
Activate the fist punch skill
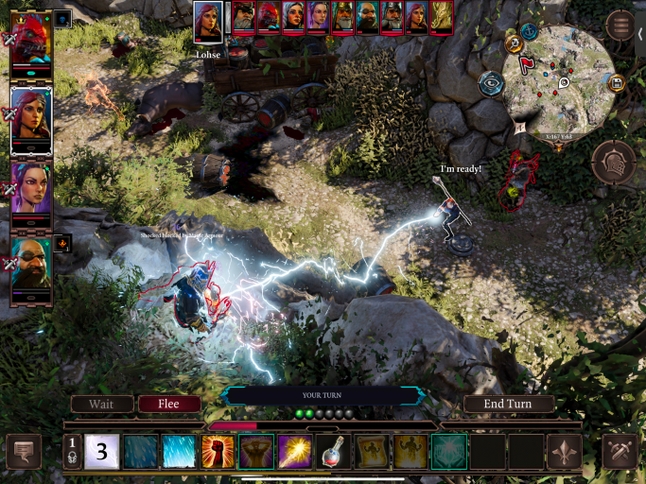point(218,451)
